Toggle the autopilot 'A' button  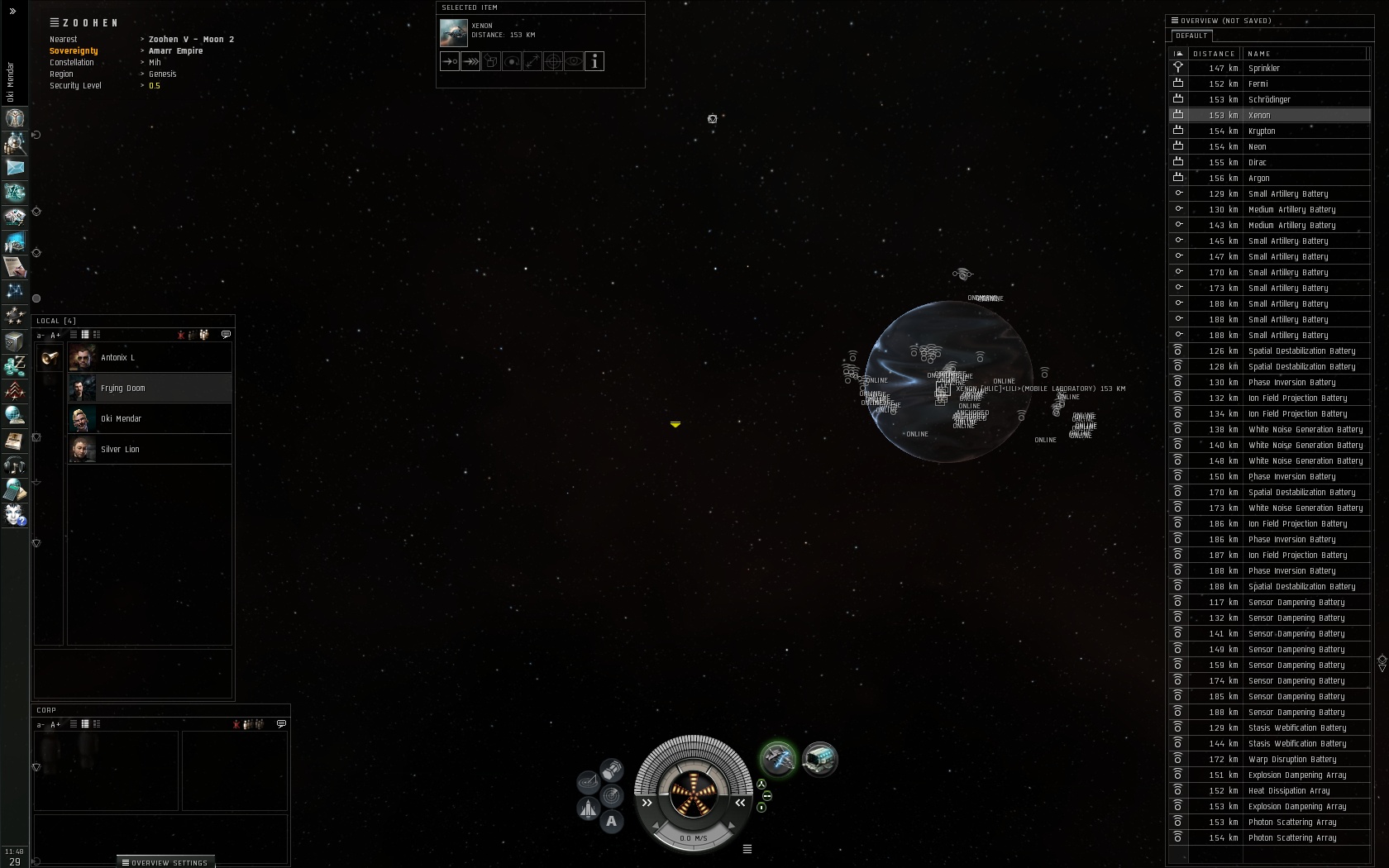[x=611, y=821]
